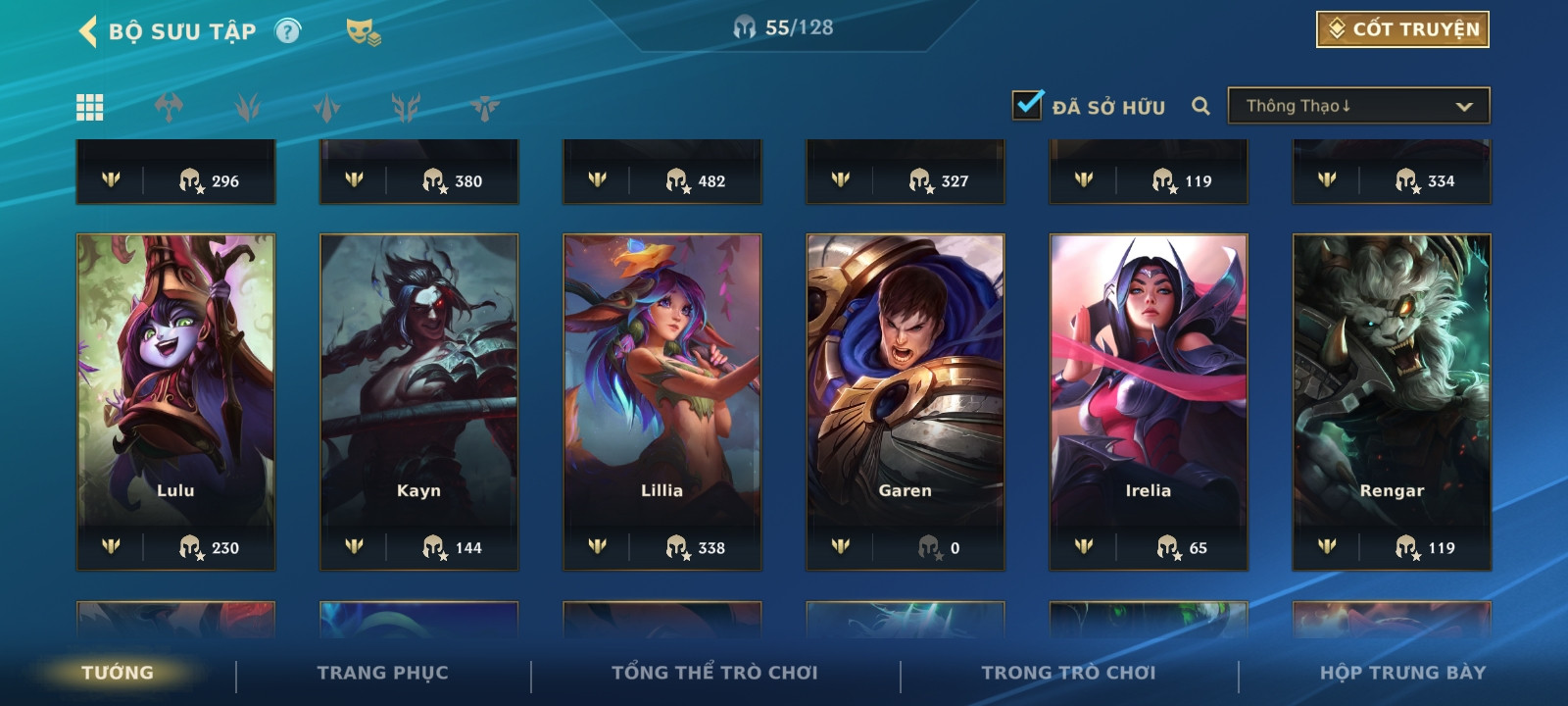Open the question mark help icon
The height and width of the screenshot is (706, 1568).
tap(287, 31)
